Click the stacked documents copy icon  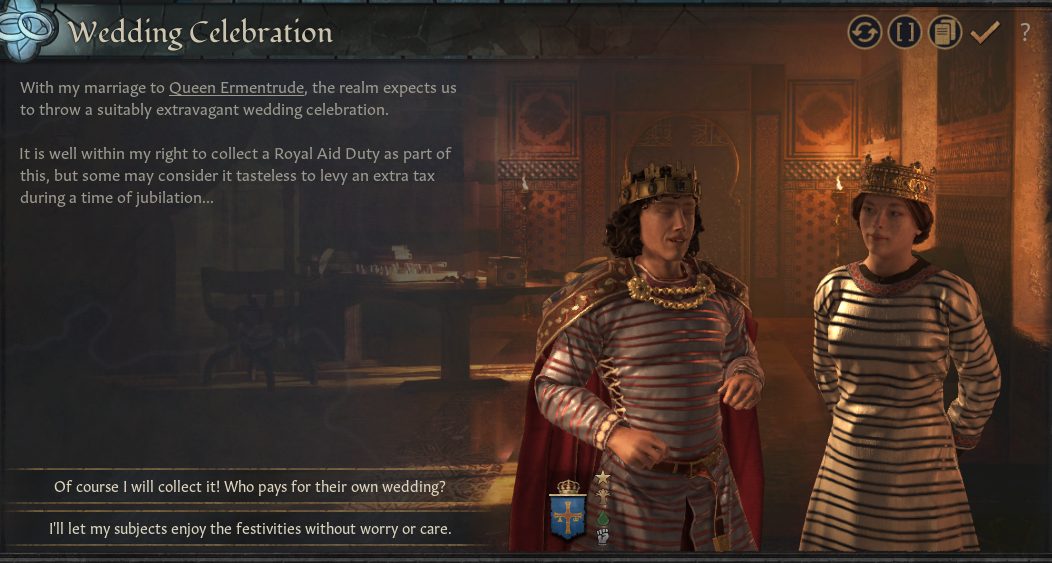coord(944,32)
